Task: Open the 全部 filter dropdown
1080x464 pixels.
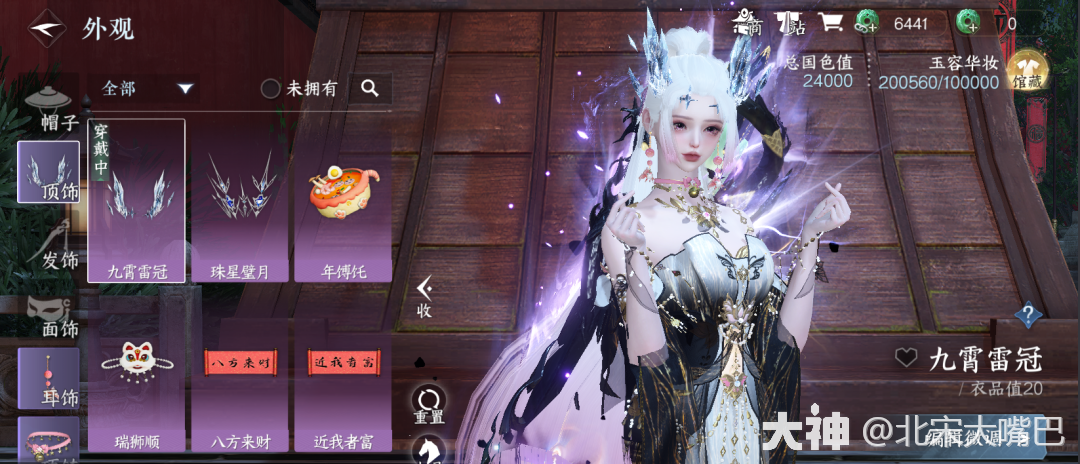Action: (x=145, y=88)
